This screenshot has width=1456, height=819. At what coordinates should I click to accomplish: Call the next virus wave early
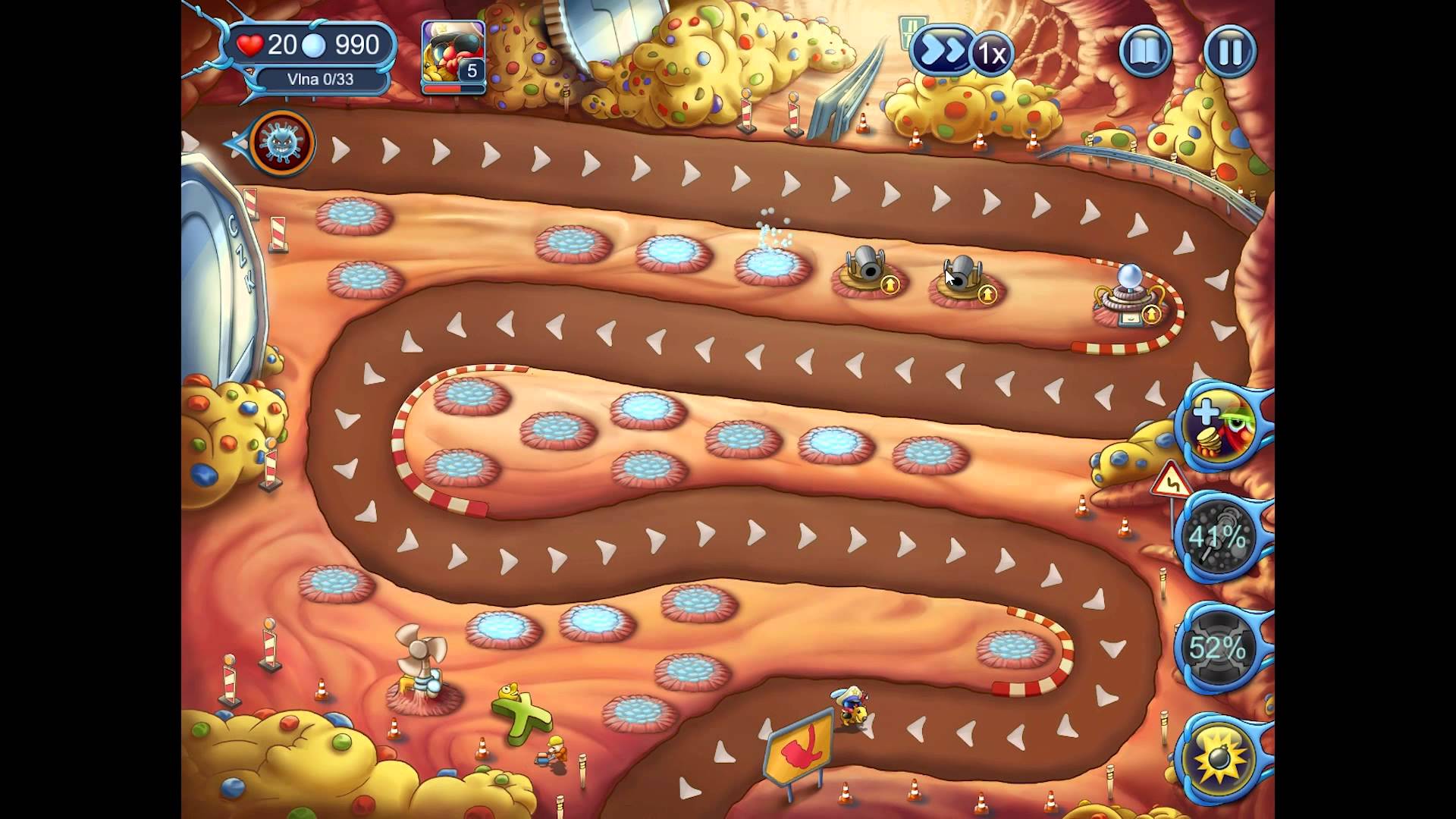[x=282, y=143]
